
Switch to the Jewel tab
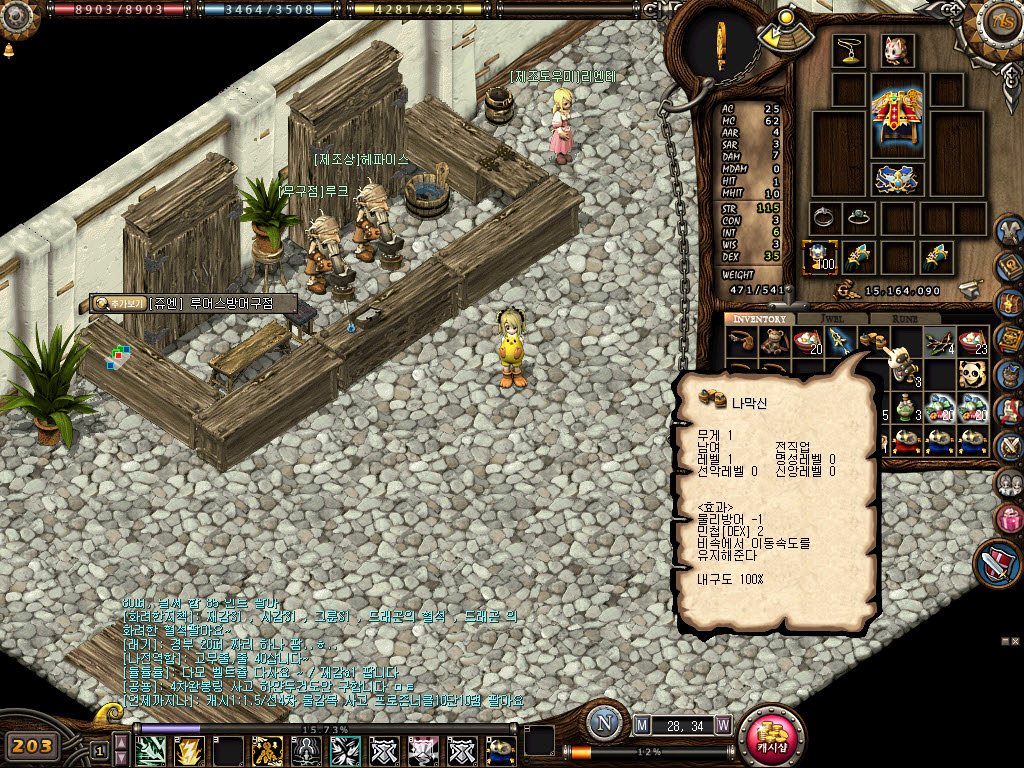[832, 319]
